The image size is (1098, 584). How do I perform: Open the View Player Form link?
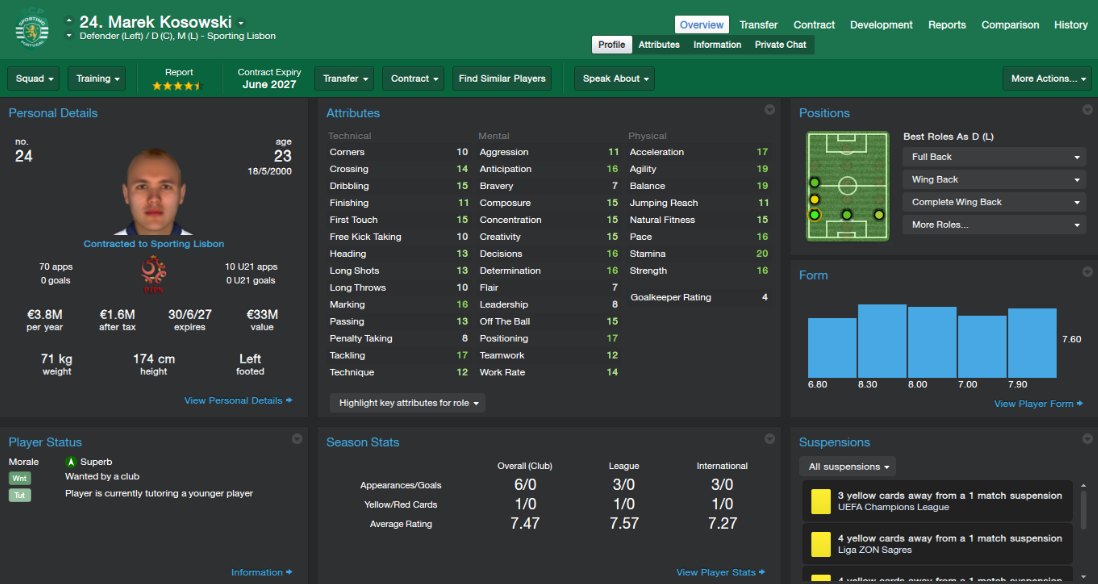pos(1038,404)
